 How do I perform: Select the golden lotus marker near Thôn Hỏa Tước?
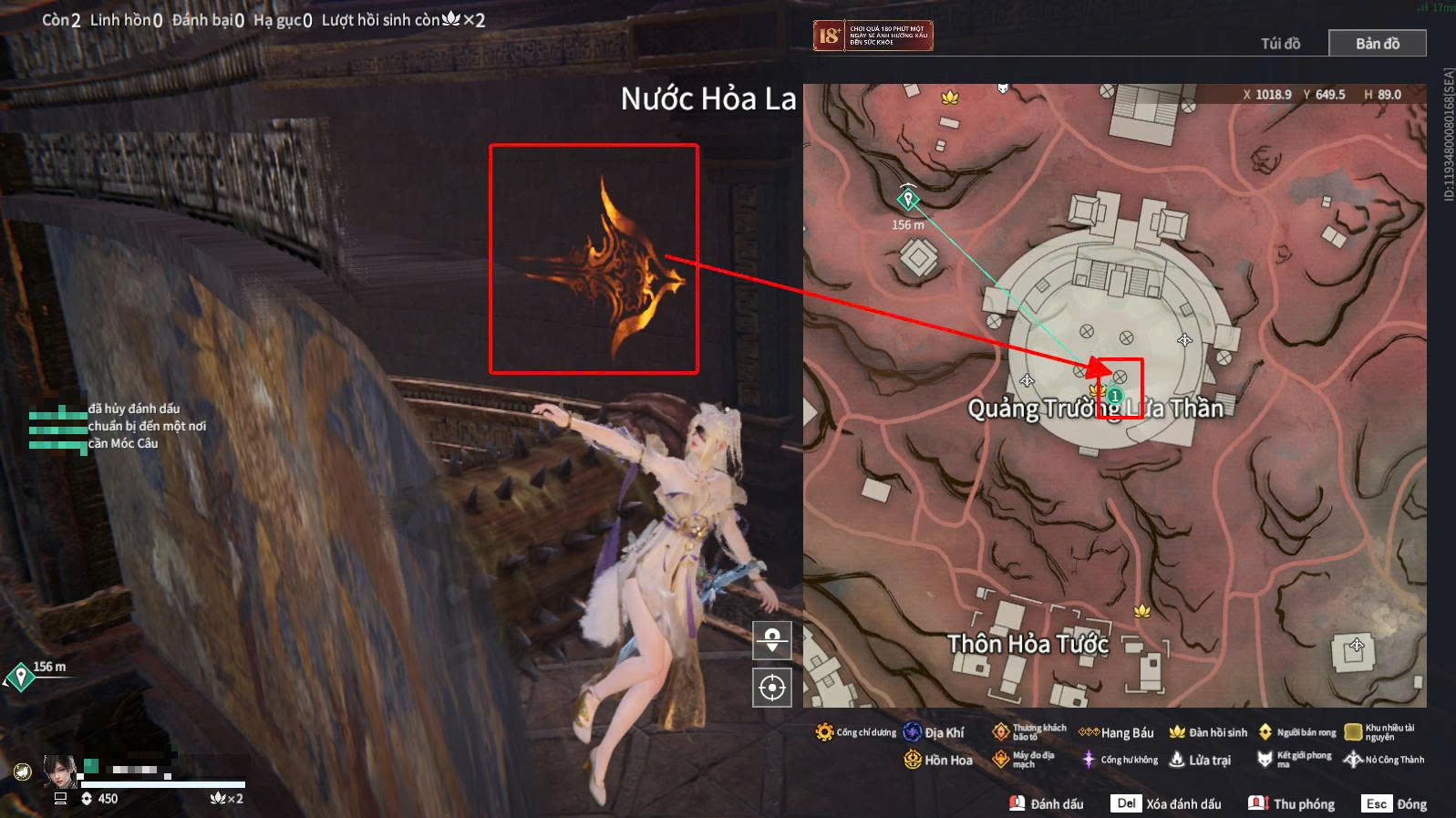1141,611
